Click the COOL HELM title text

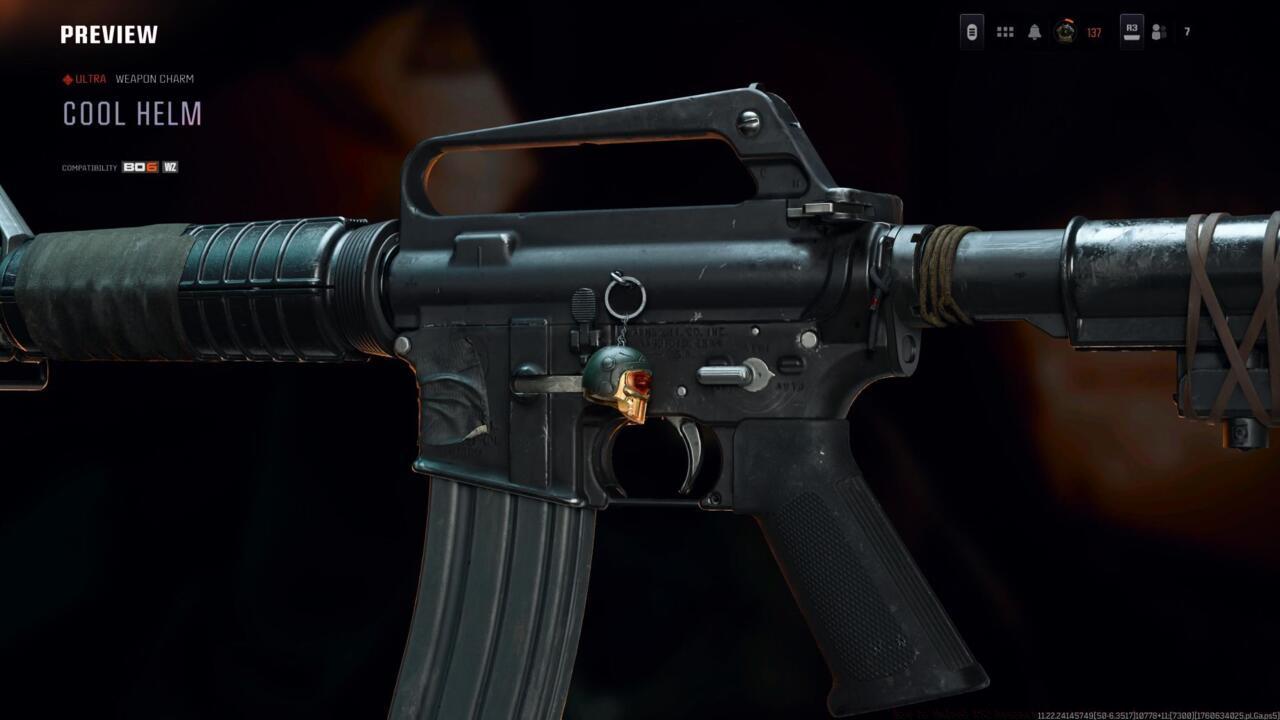click(132, 114)
